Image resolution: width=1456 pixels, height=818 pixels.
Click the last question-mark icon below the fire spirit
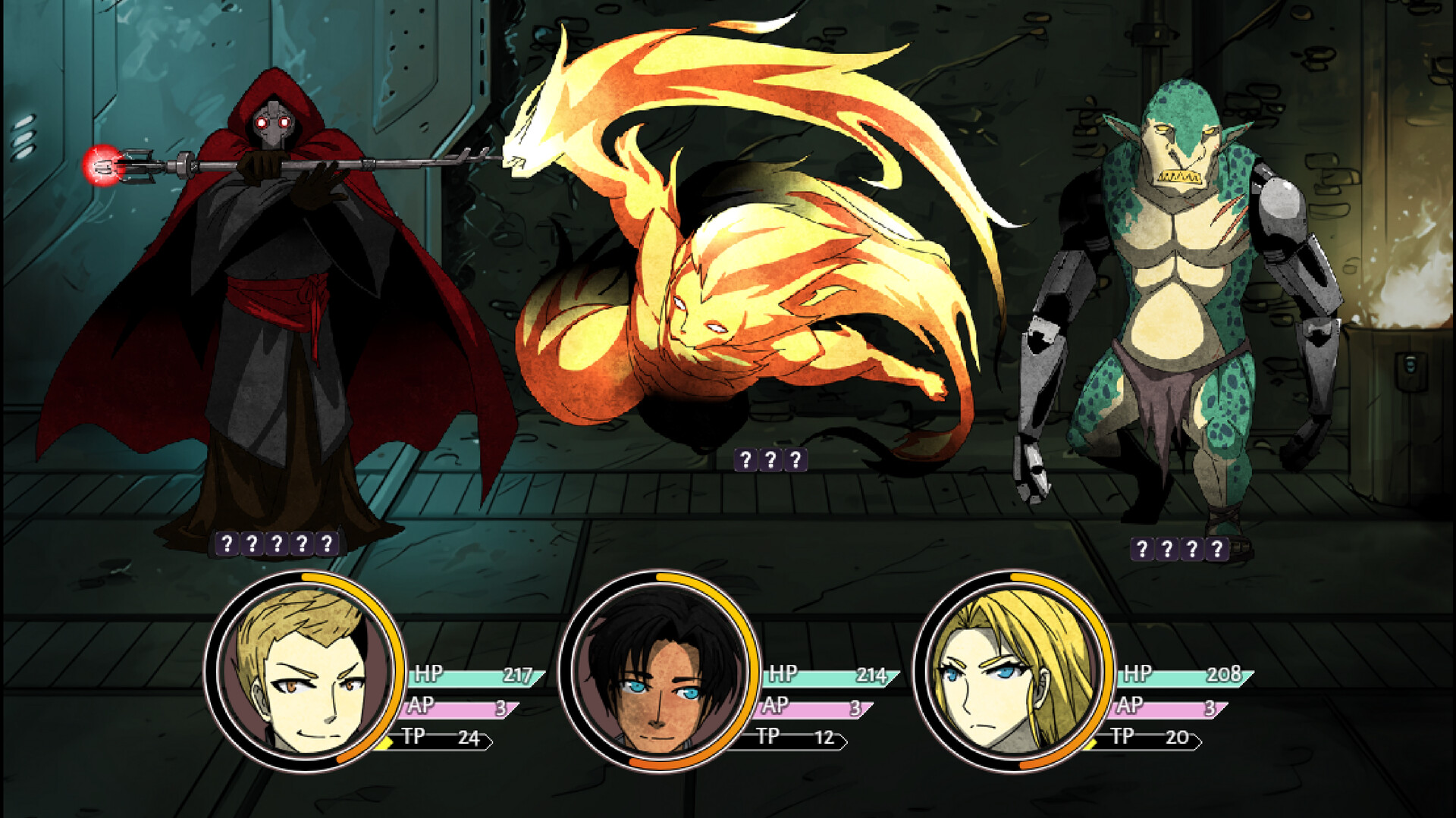(794, 458)
